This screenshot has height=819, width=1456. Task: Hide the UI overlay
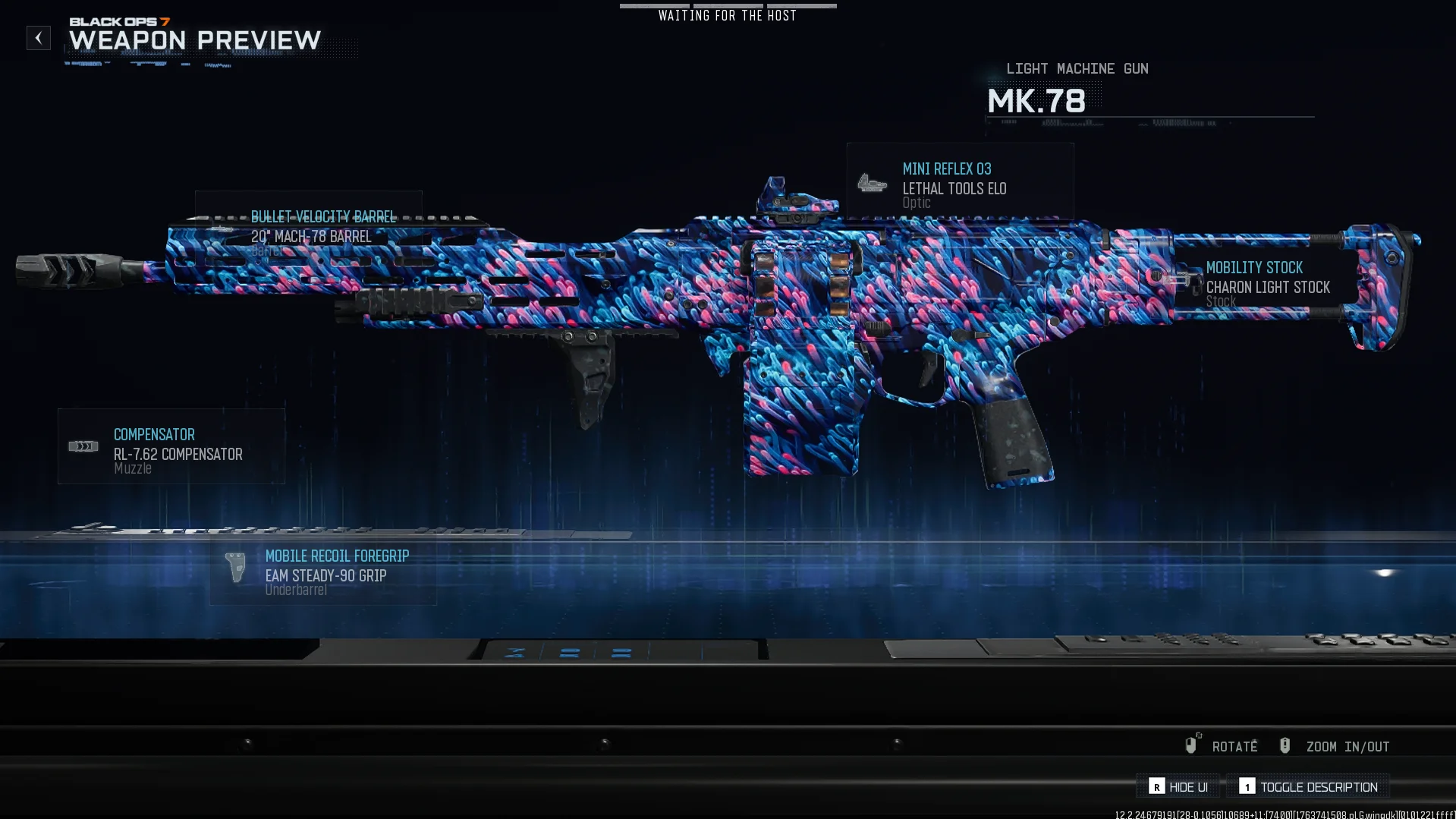[1178, 787]
